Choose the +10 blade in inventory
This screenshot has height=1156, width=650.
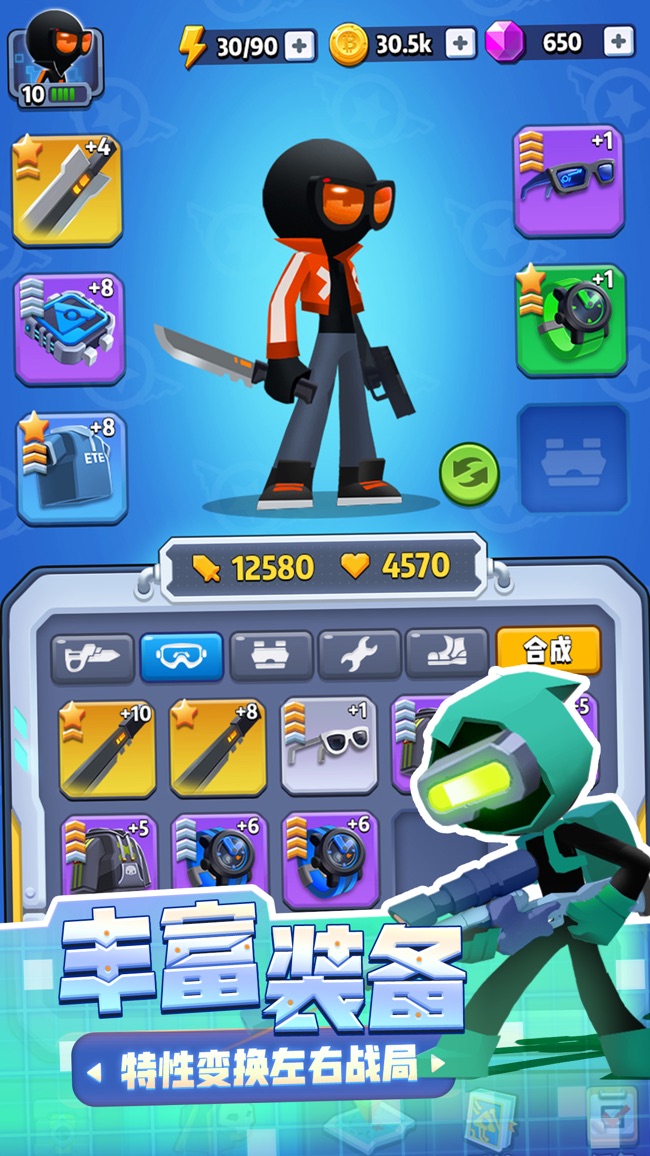106,747
